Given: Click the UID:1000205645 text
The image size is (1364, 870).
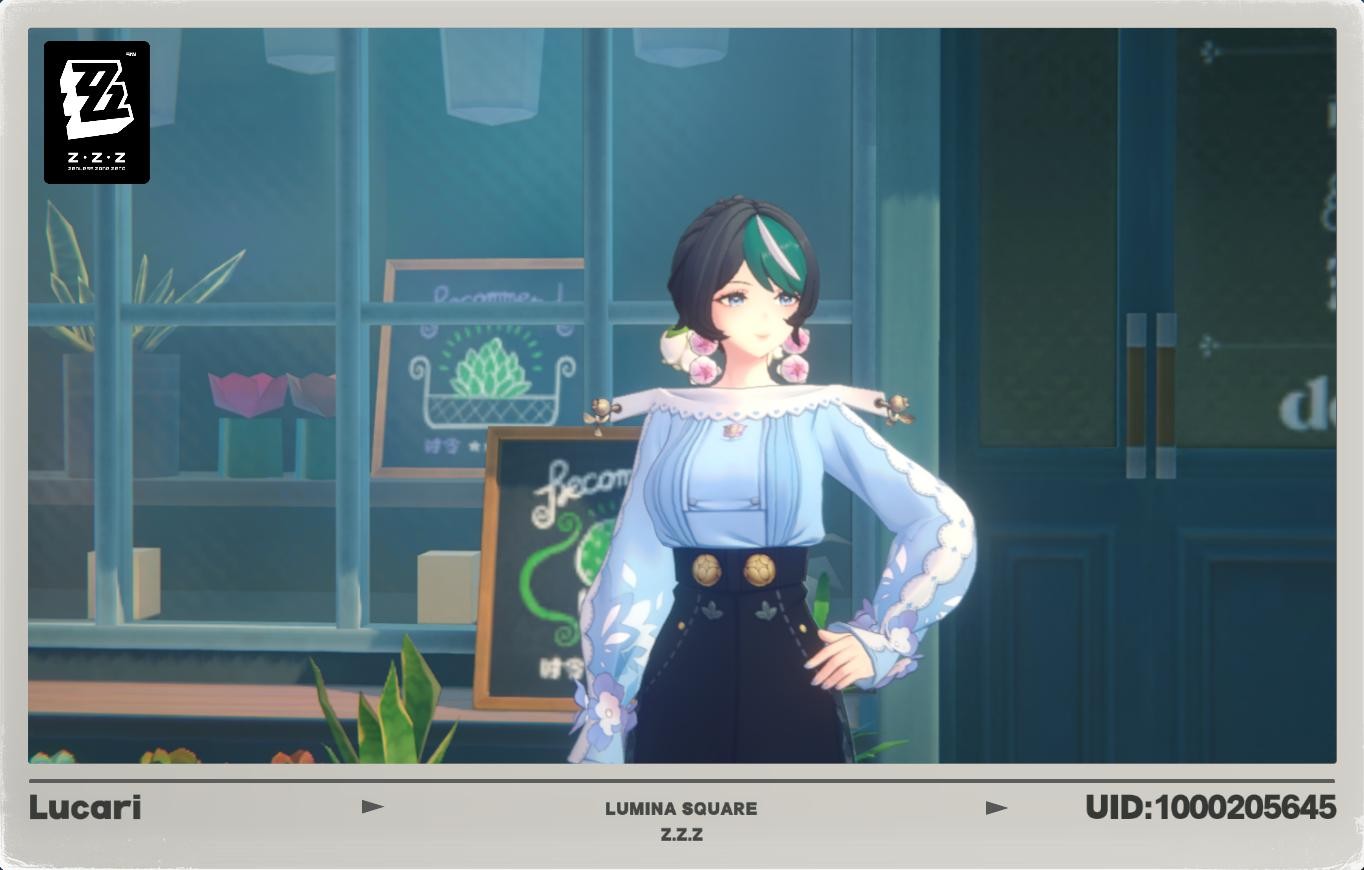Looking at the screenshot, I should (x=1212, y=806).
